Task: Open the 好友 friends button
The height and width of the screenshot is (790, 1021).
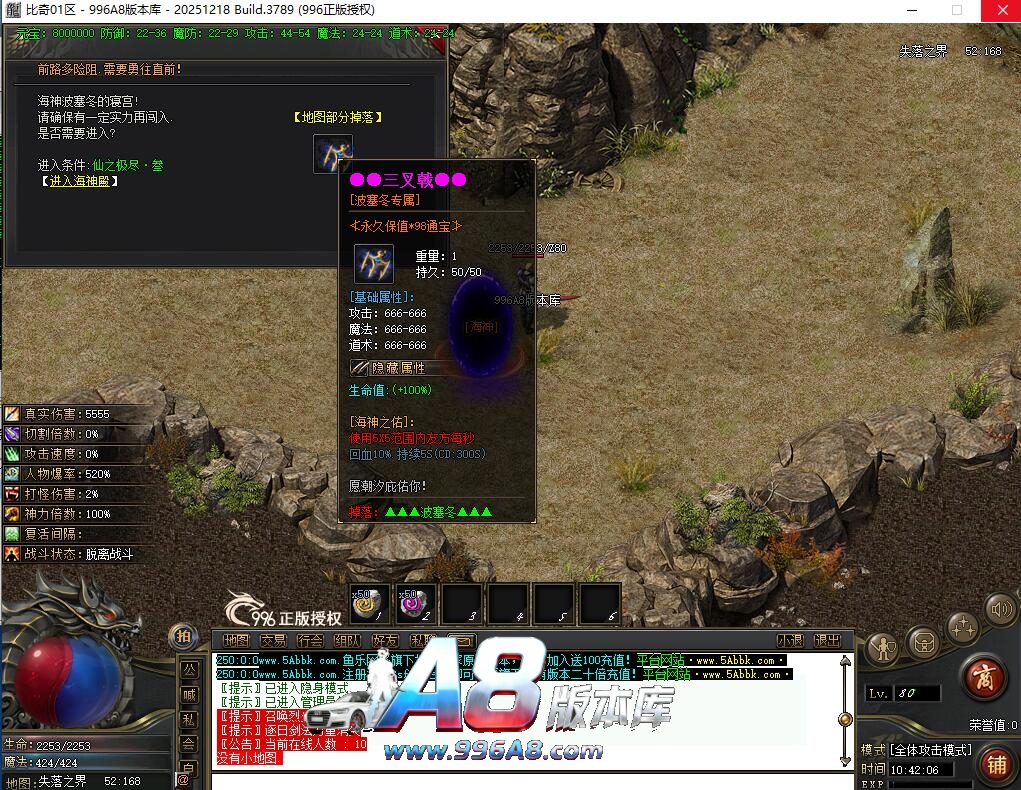Action: [384, 640]
